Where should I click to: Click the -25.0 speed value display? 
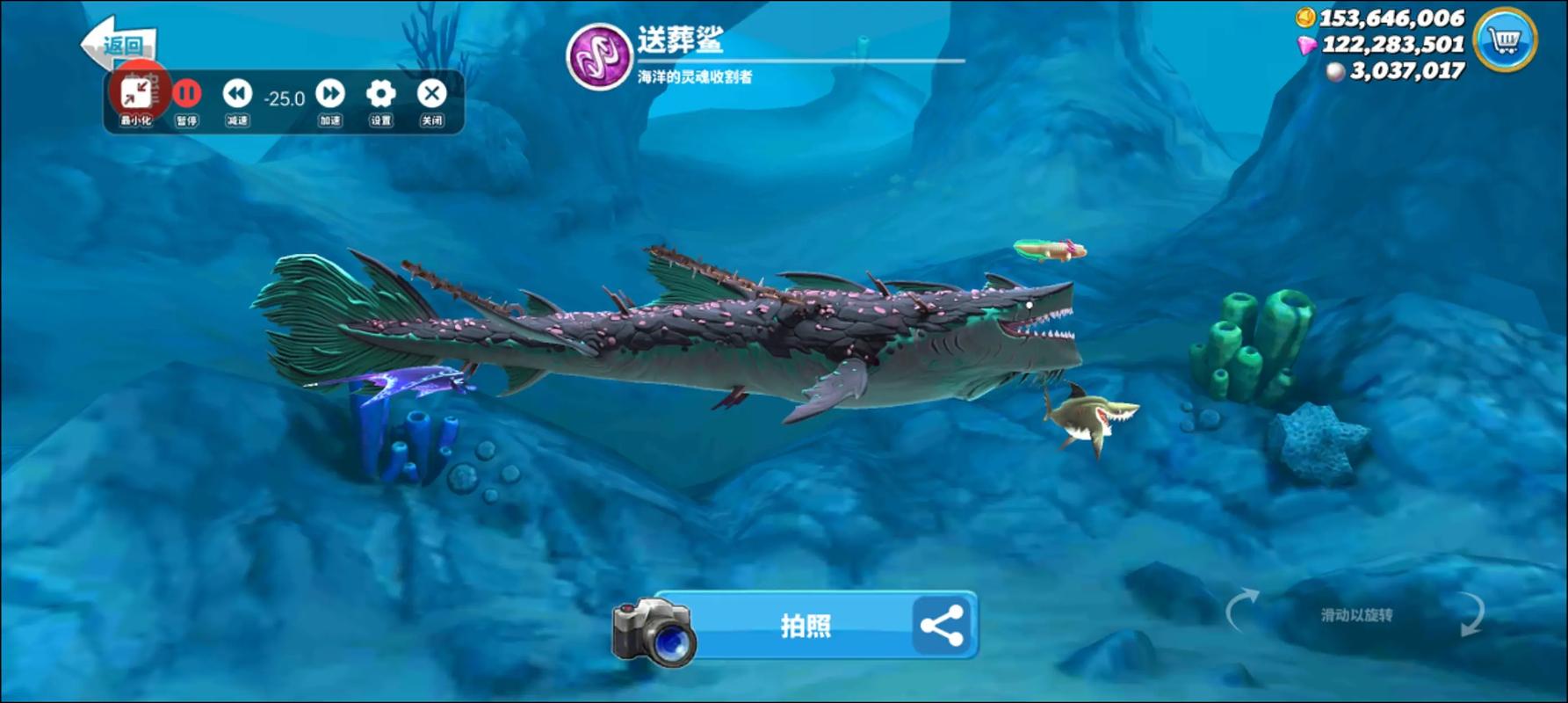point(283,98)
